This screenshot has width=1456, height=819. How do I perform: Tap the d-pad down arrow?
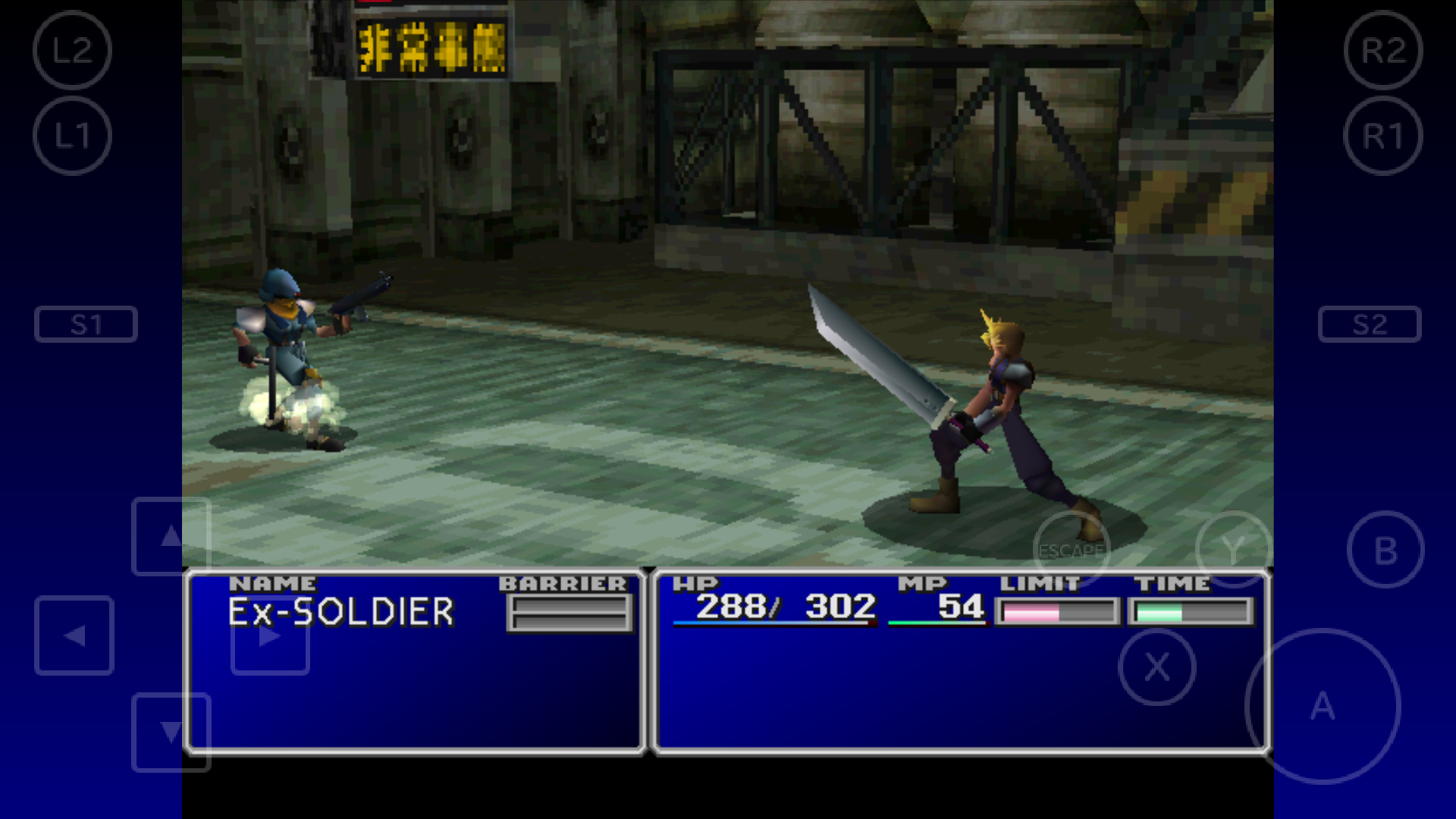[171, 732]
